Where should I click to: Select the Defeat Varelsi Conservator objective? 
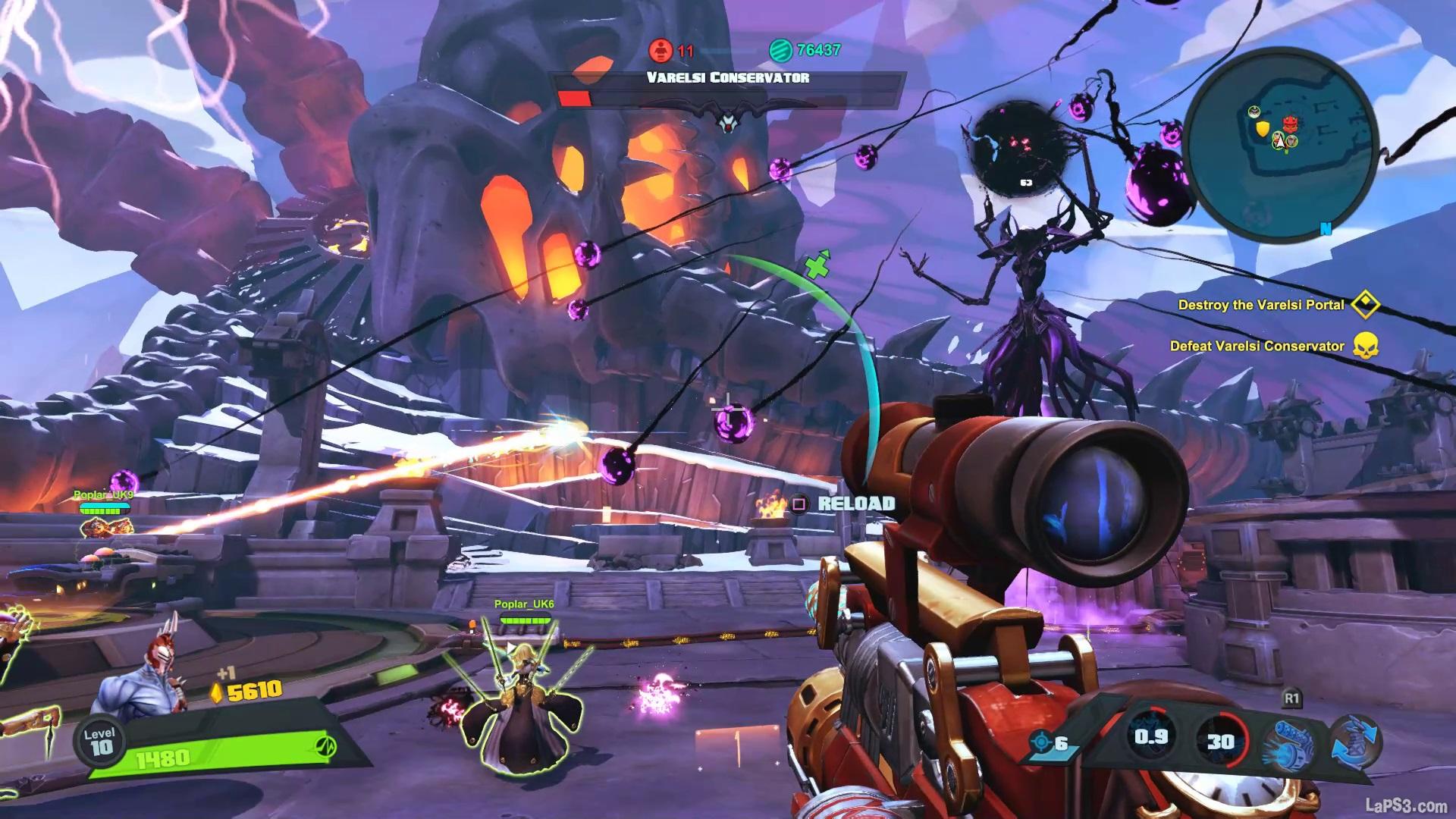point(1257,346)
